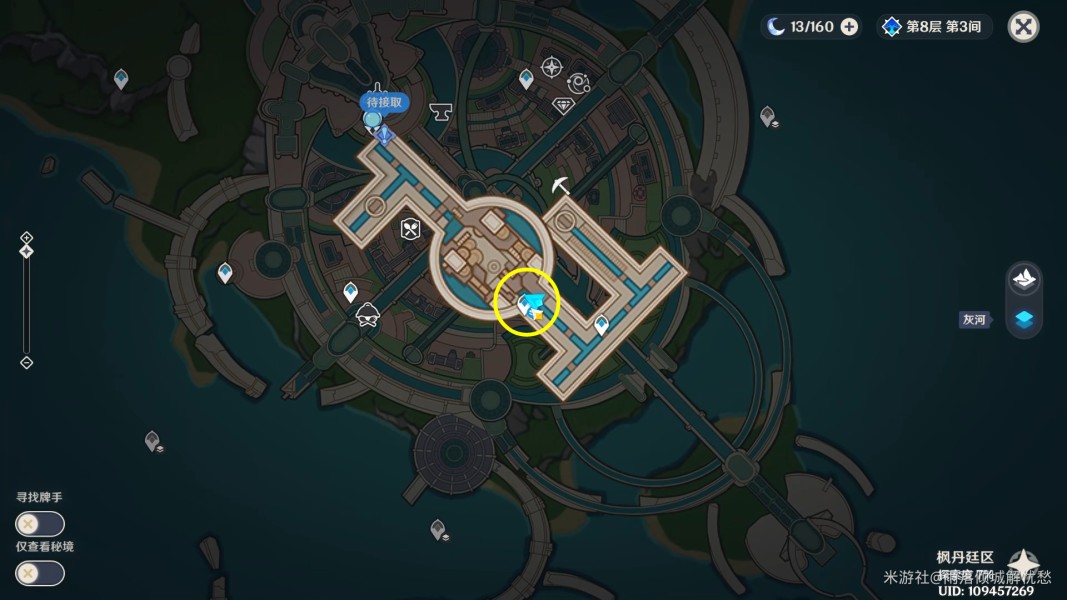Zoom out the map with the minus button
The image size is (1067, 600).
tap(27, 362)
